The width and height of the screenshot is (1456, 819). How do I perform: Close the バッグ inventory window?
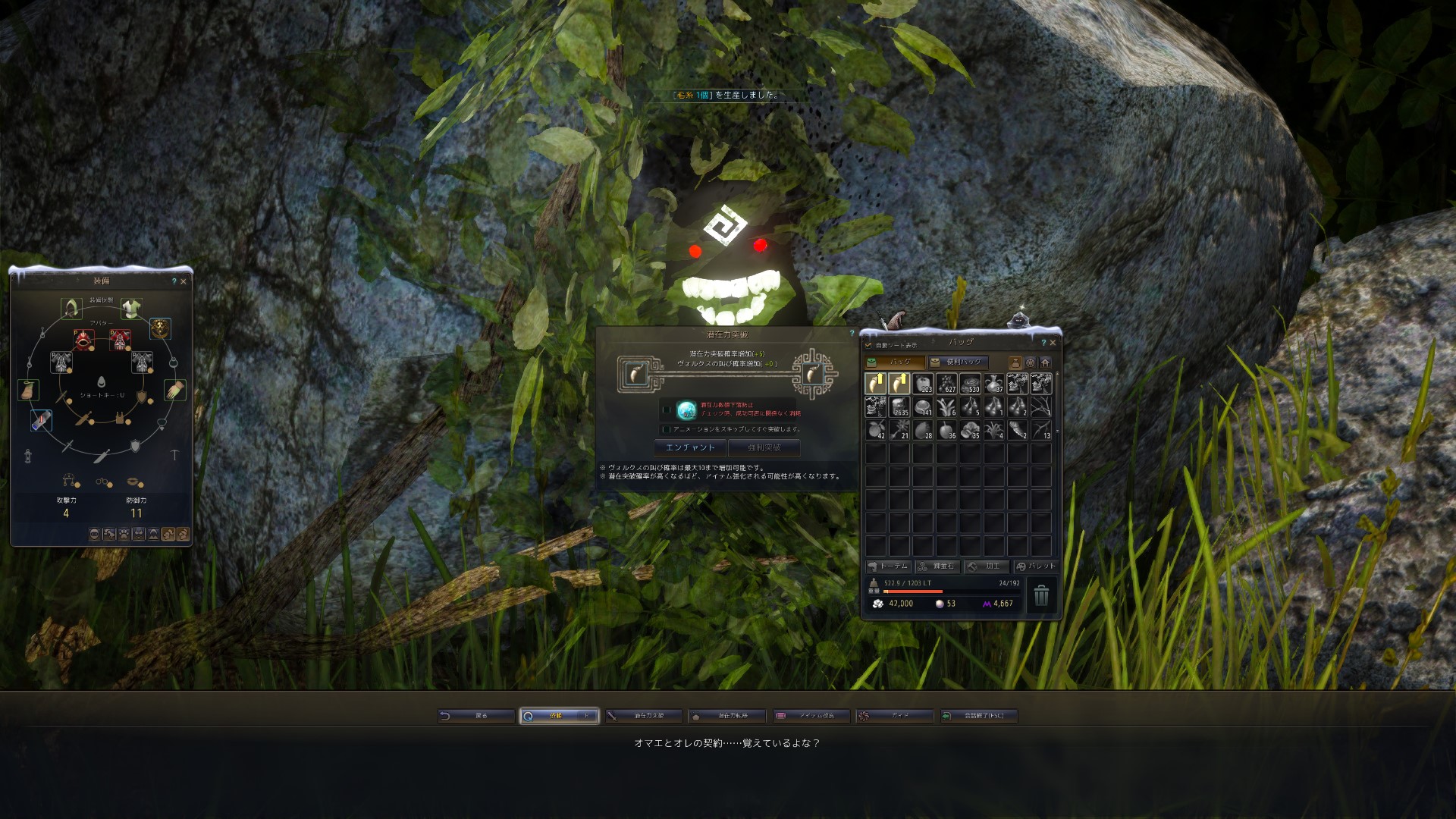(x=1053, y=343)
